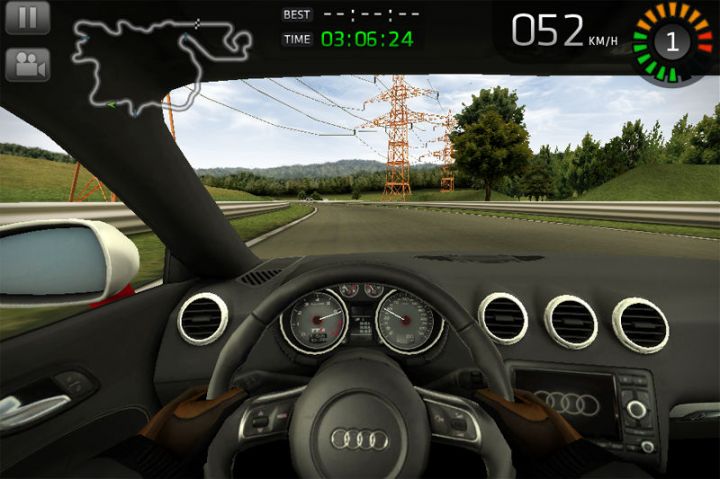Pause the race
The image size is (720, 479).
(x=27, y=18)
